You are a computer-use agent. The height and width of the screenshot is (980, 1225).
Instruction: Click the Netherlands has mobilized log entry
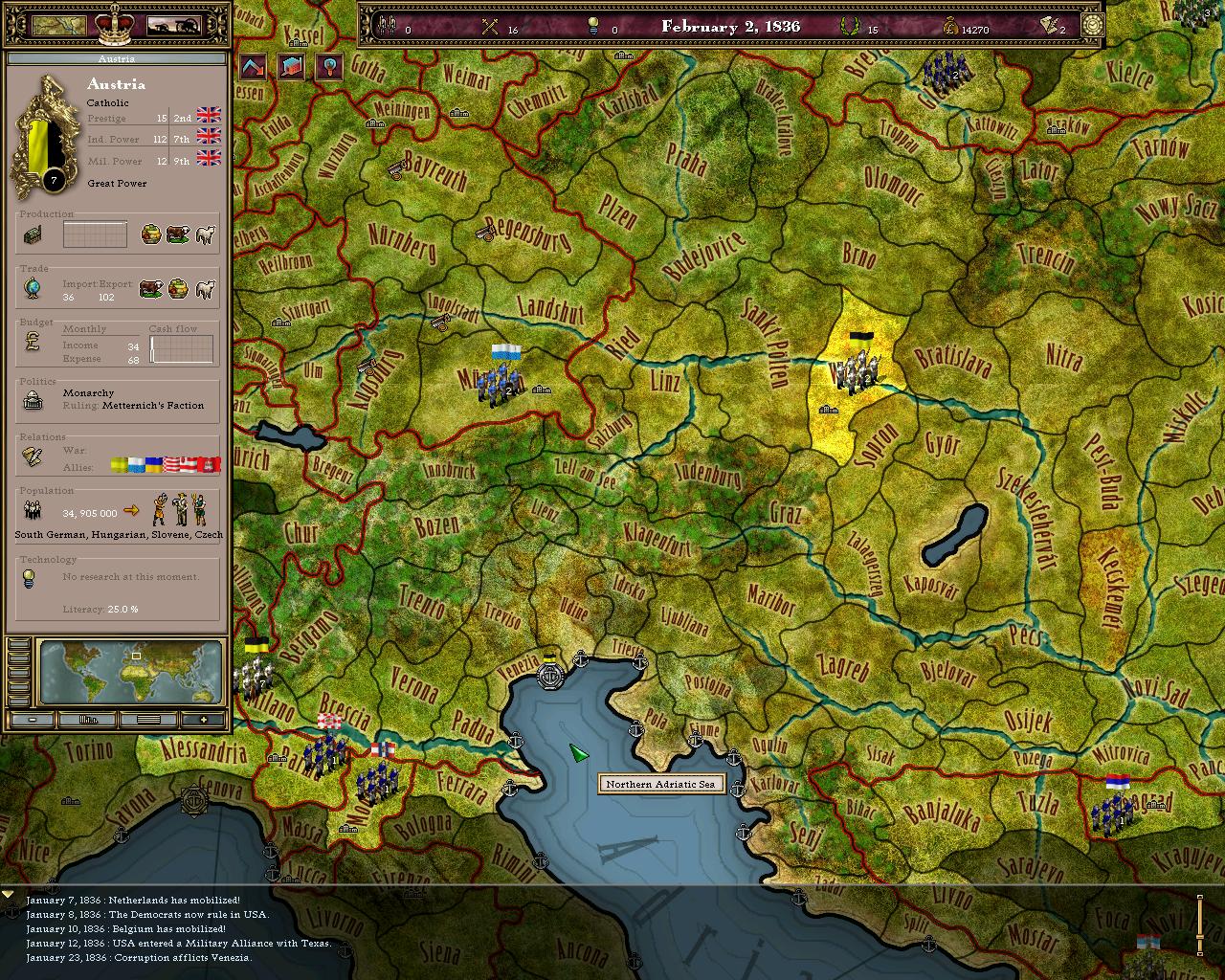pos(134,901)
